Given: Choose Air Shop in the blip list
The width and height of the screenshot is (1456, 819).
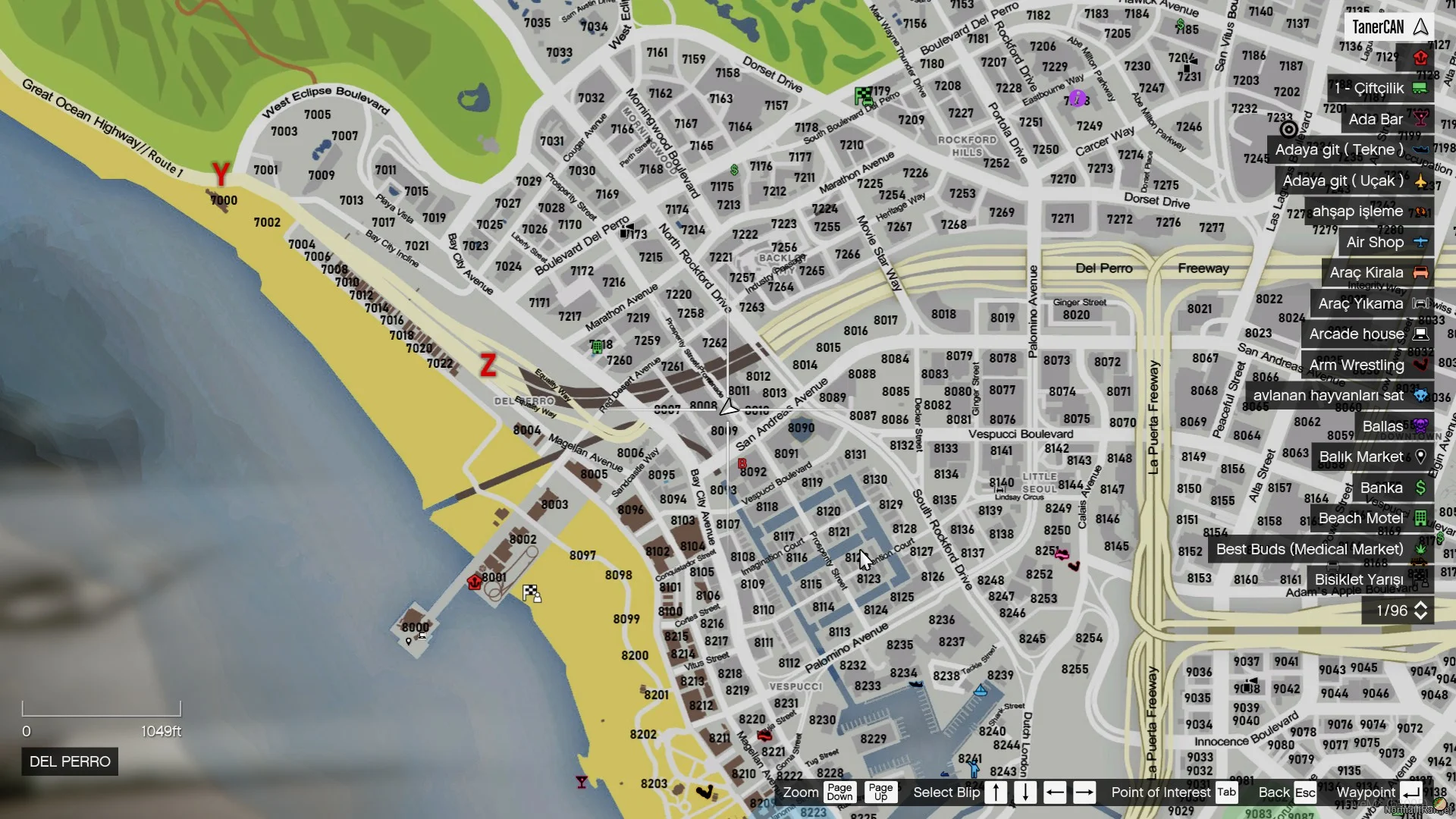Looking at the screenshot, I should click(x=1385, y=242).
